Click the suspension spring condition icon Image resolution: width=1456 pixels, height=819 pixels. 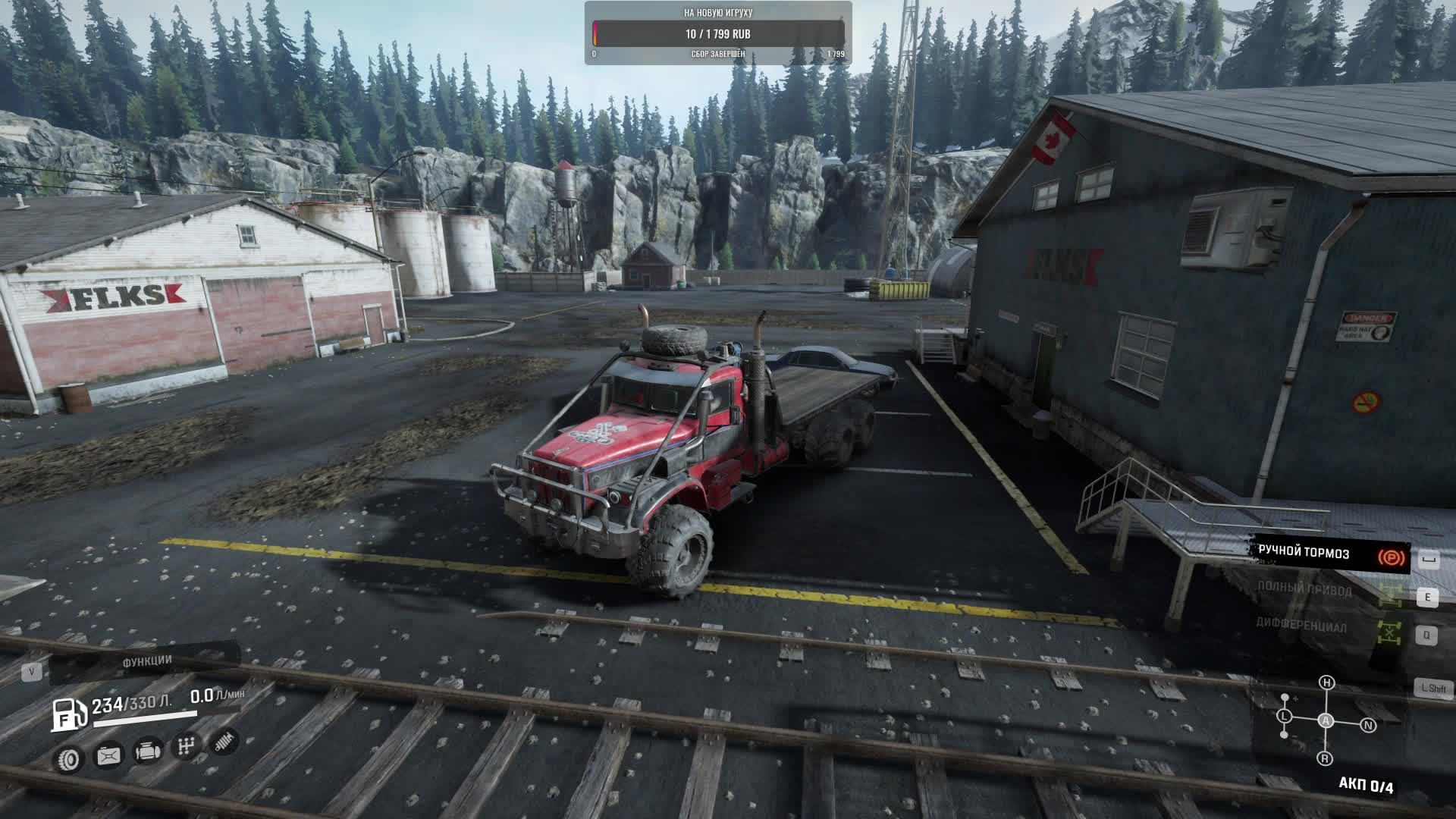pos(224,742)
